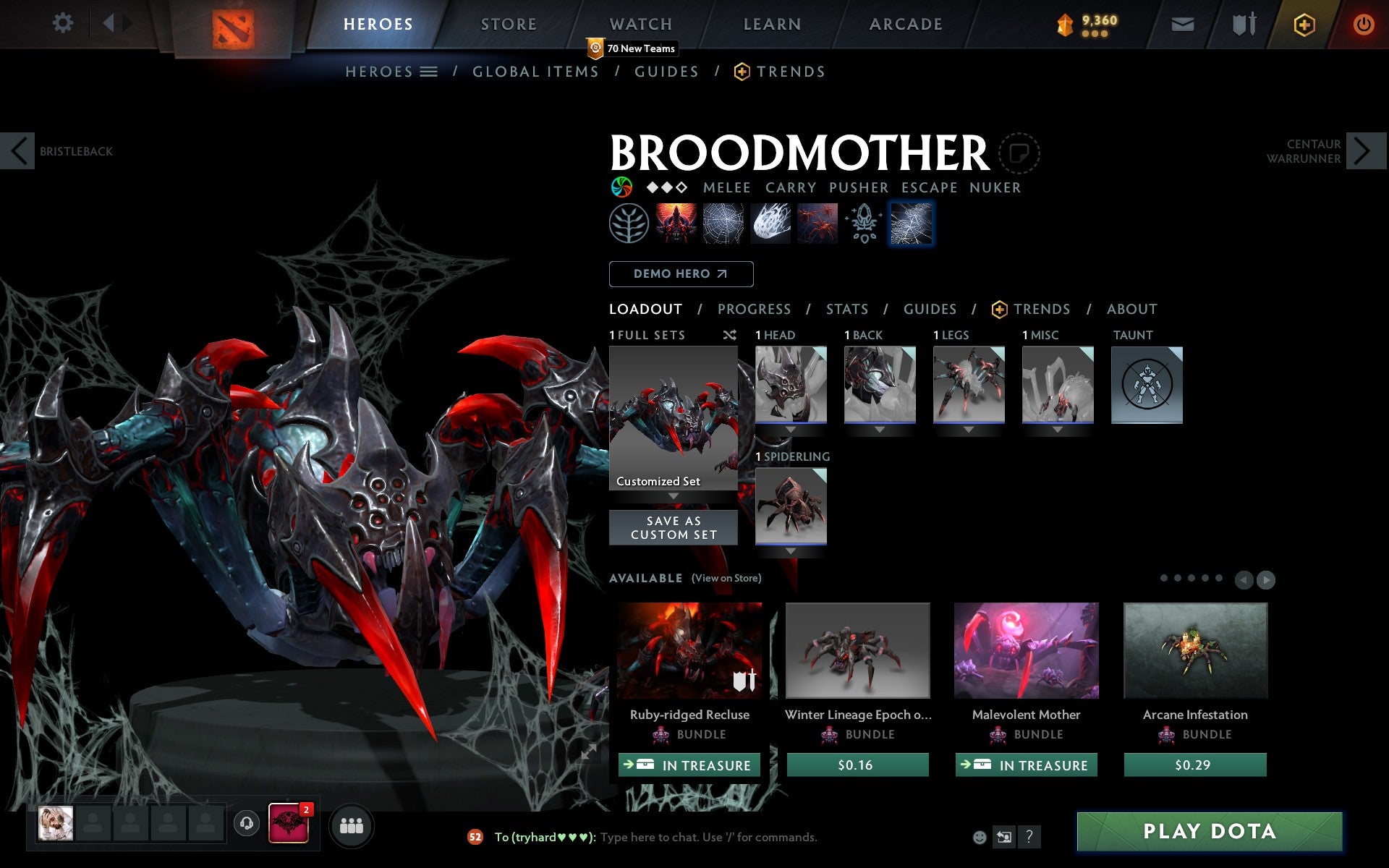Open the Insatiable Hunger ability details
This screenshot has width=1389, height=868.
(676, 224)
